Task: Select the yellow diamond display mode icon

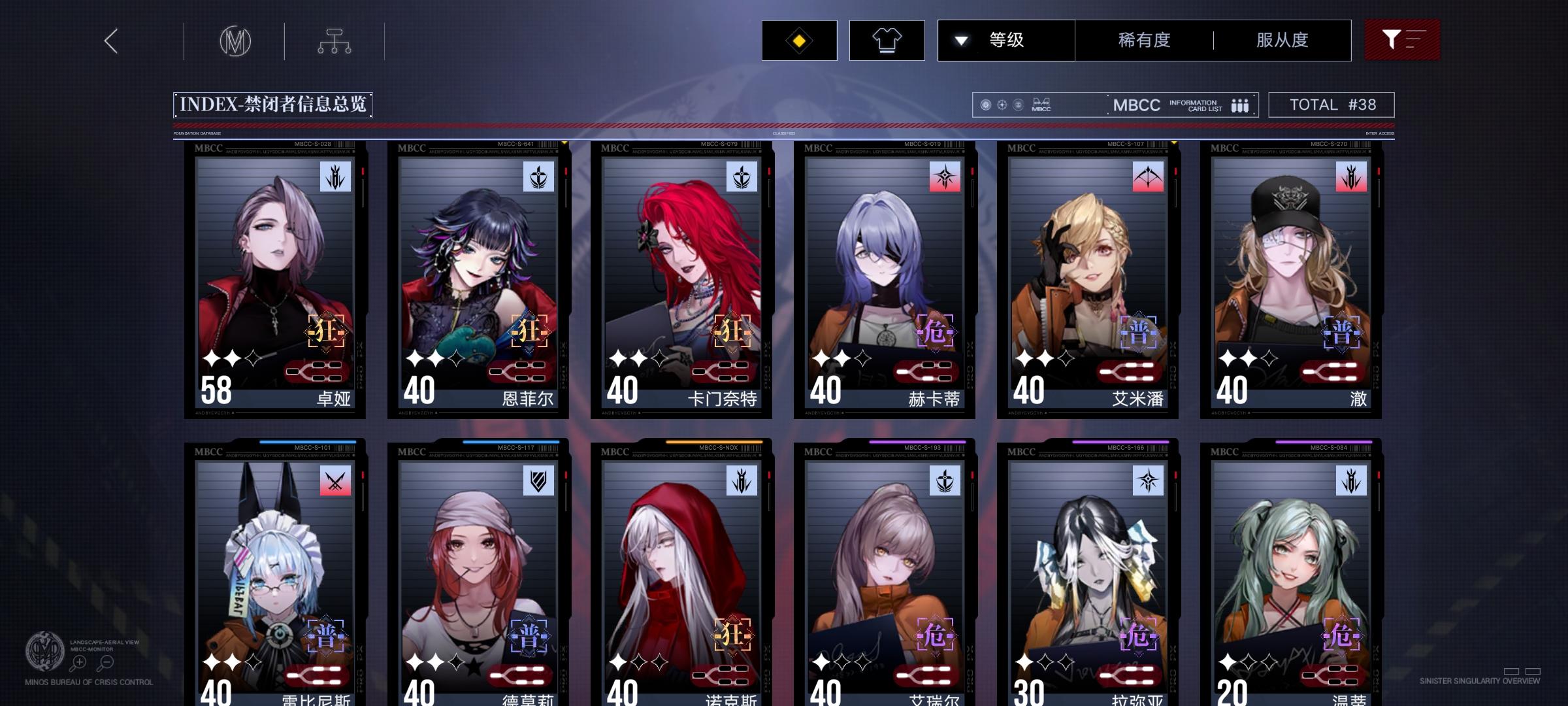Action: (798, 40)
